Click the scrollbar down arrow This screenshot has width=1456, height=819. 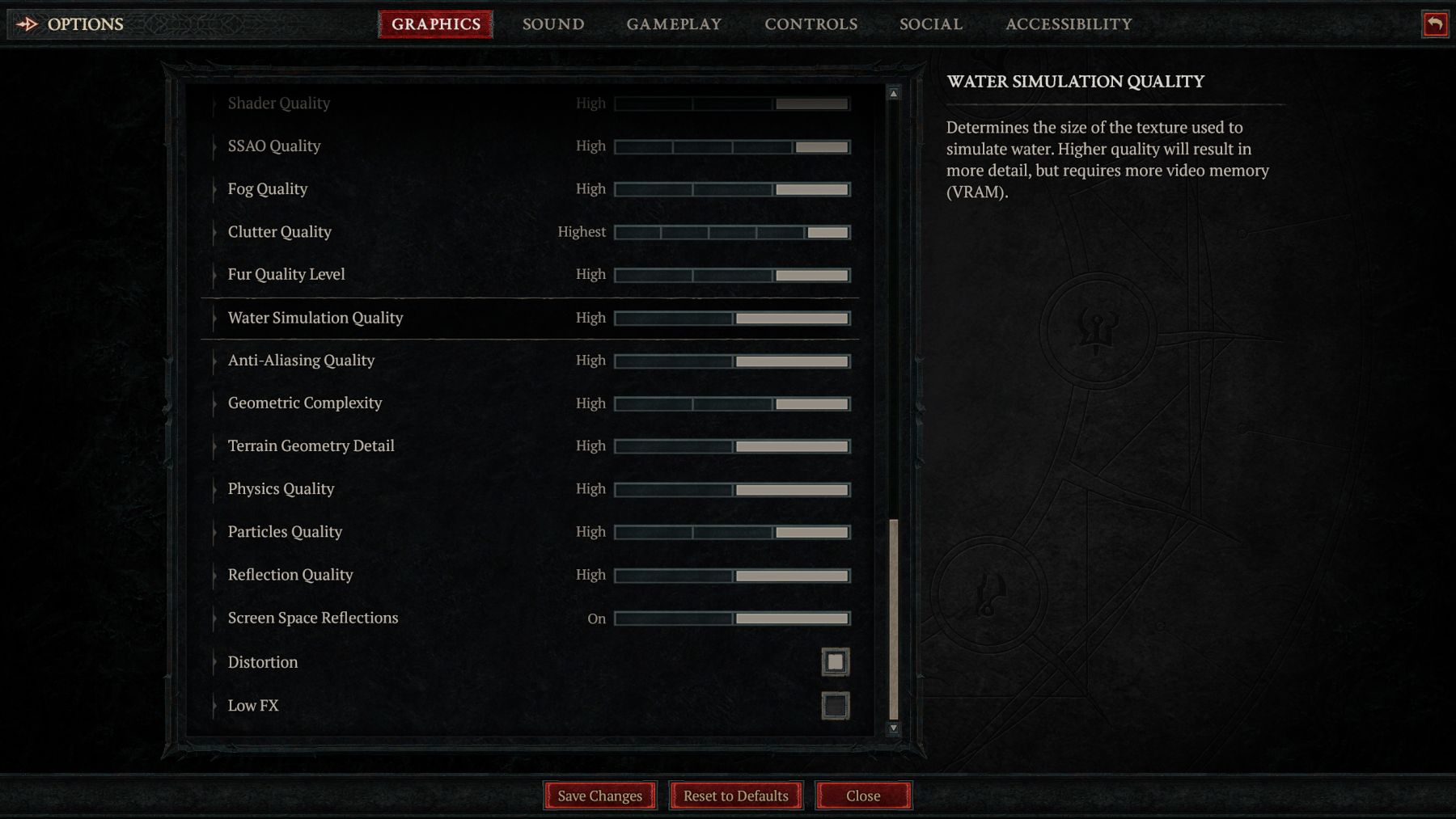[894, 728]
